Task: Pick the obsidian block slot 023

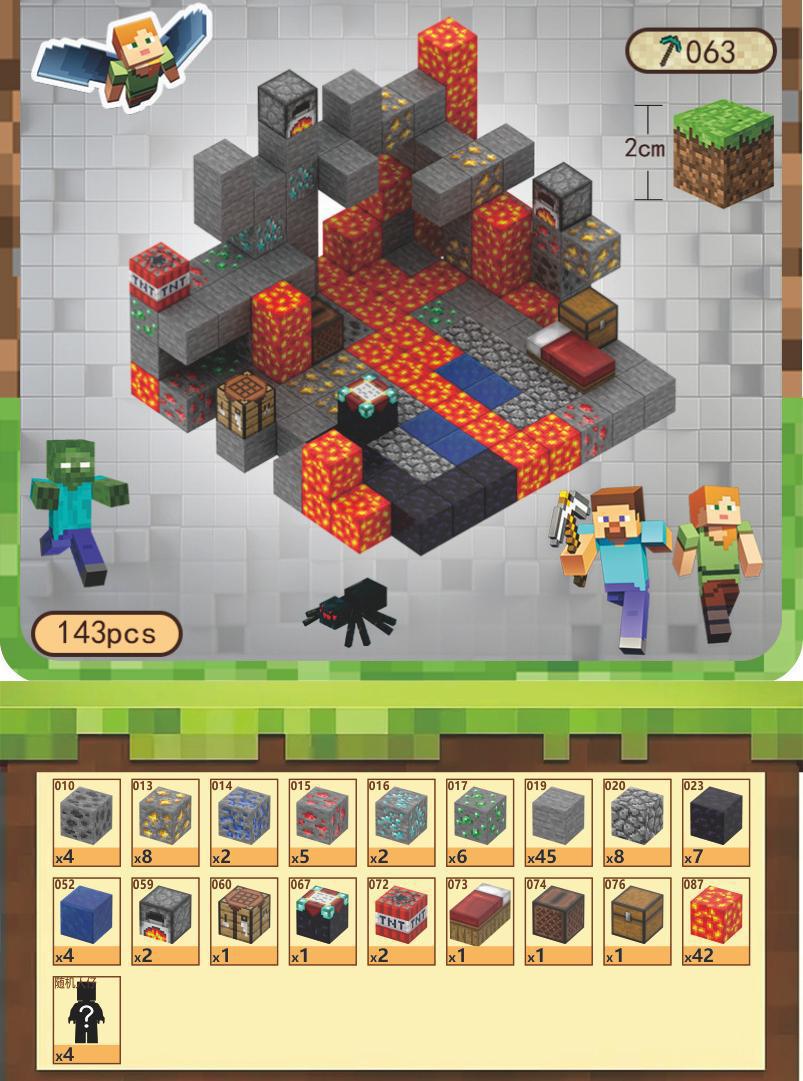Action: tap(716, 822)
